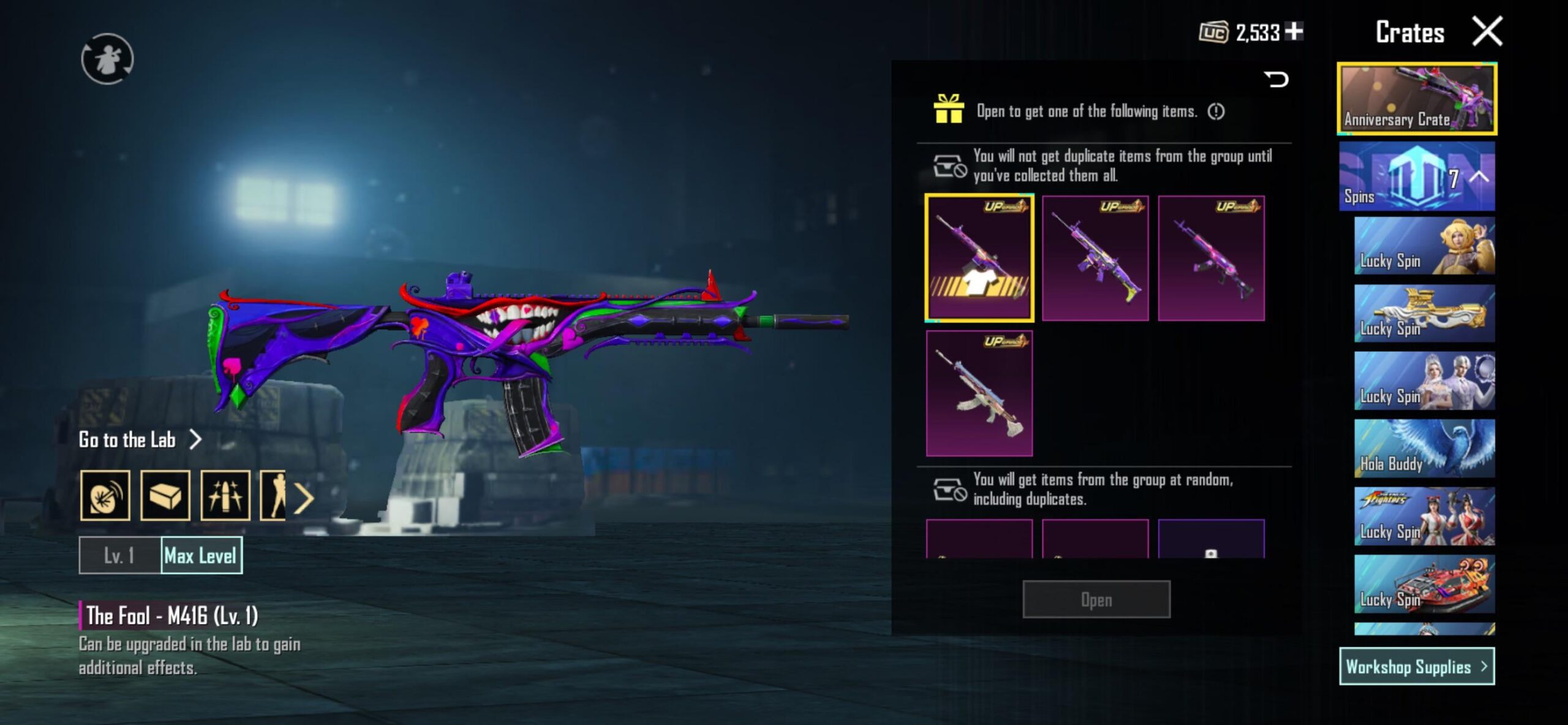The width and height of the screenshot is (1568, 725).
Task: Show crate info via exclamation icon
Action: pyautogui.click(x=1216, y=112)
